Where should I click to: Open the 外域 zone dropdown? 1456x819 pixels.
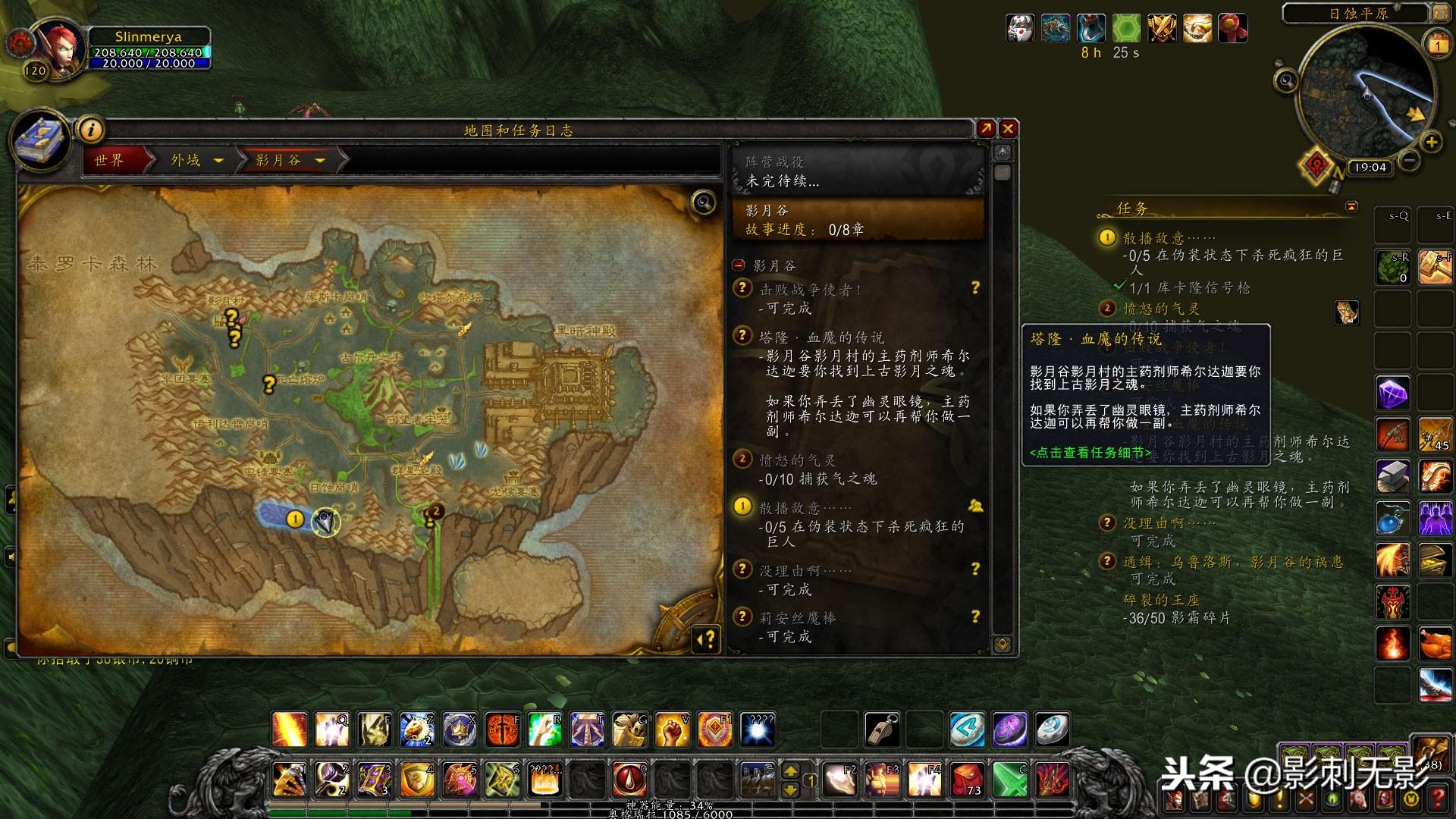point(218,161)
